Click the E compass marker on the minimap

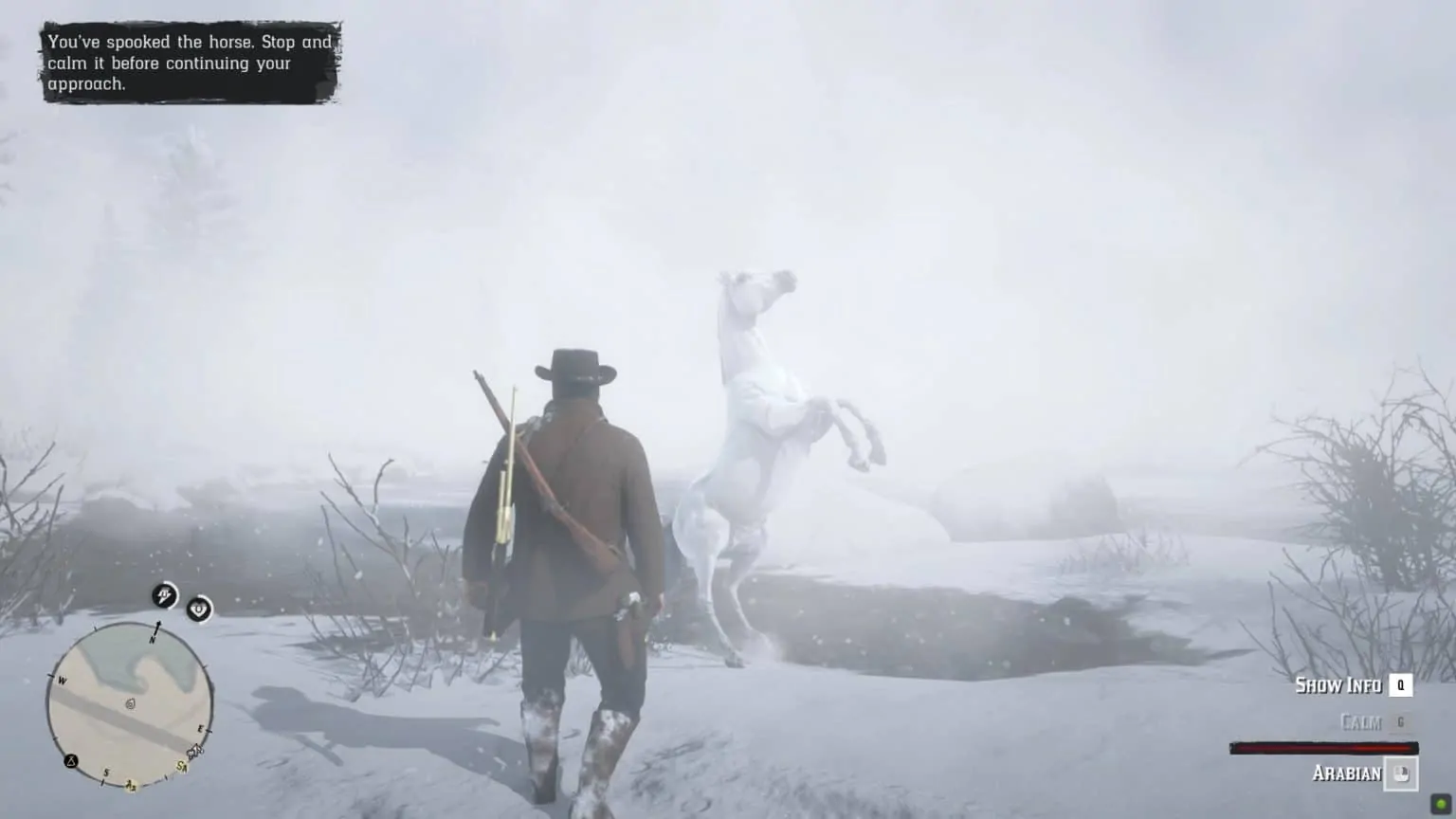click(201, 727)
